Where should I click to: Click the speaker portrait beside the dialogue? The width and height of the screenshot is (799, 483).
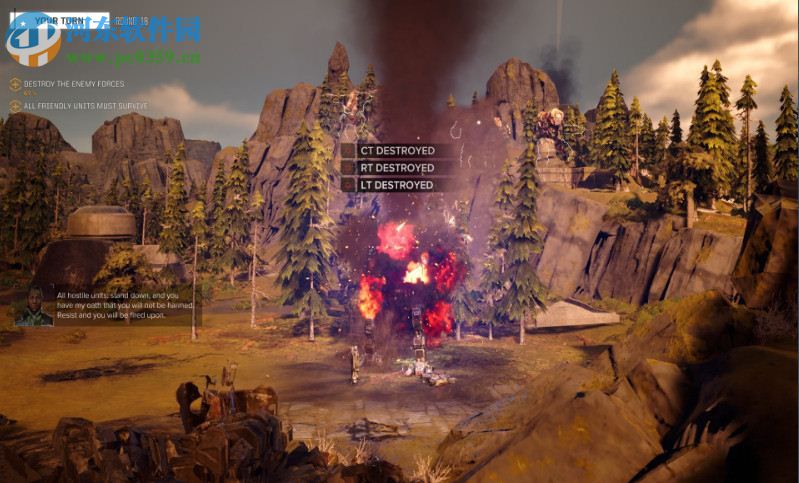[x=34, y=306]
